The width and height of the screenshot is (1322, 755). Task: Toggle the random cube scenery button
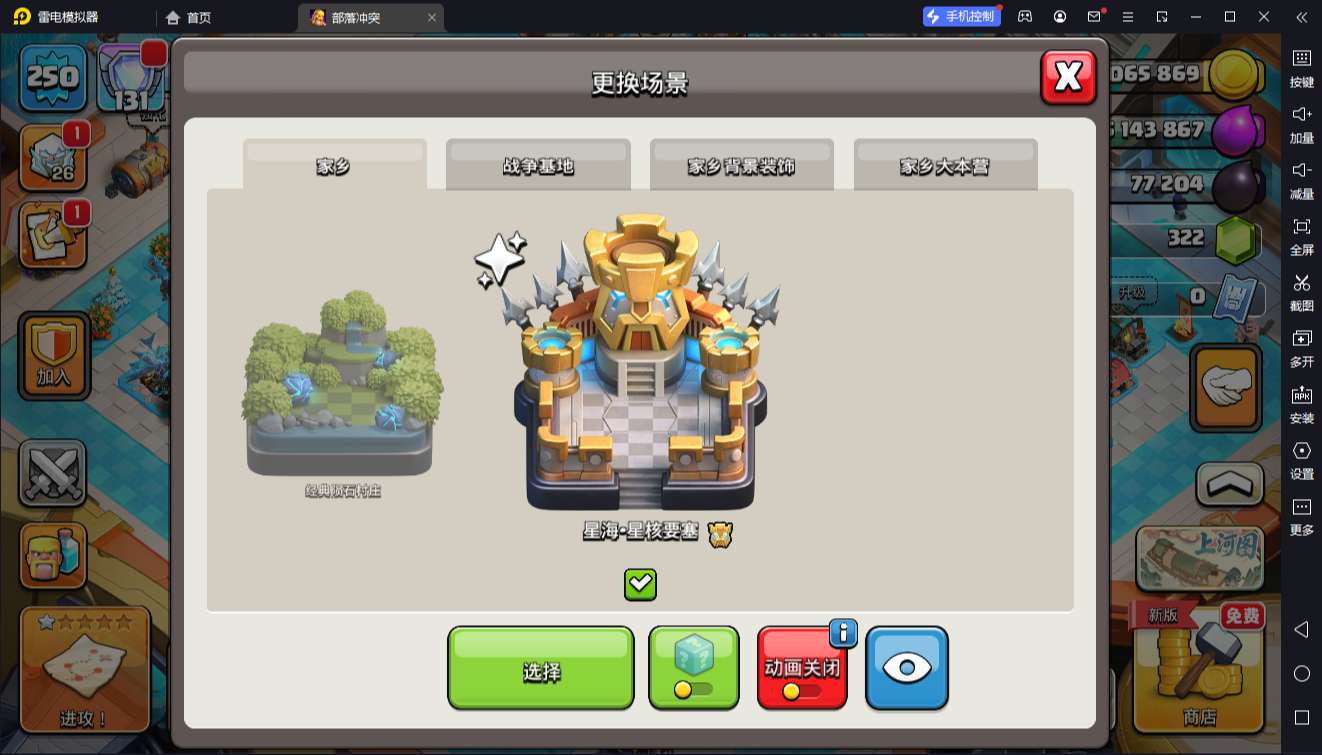tap(693, 668)
